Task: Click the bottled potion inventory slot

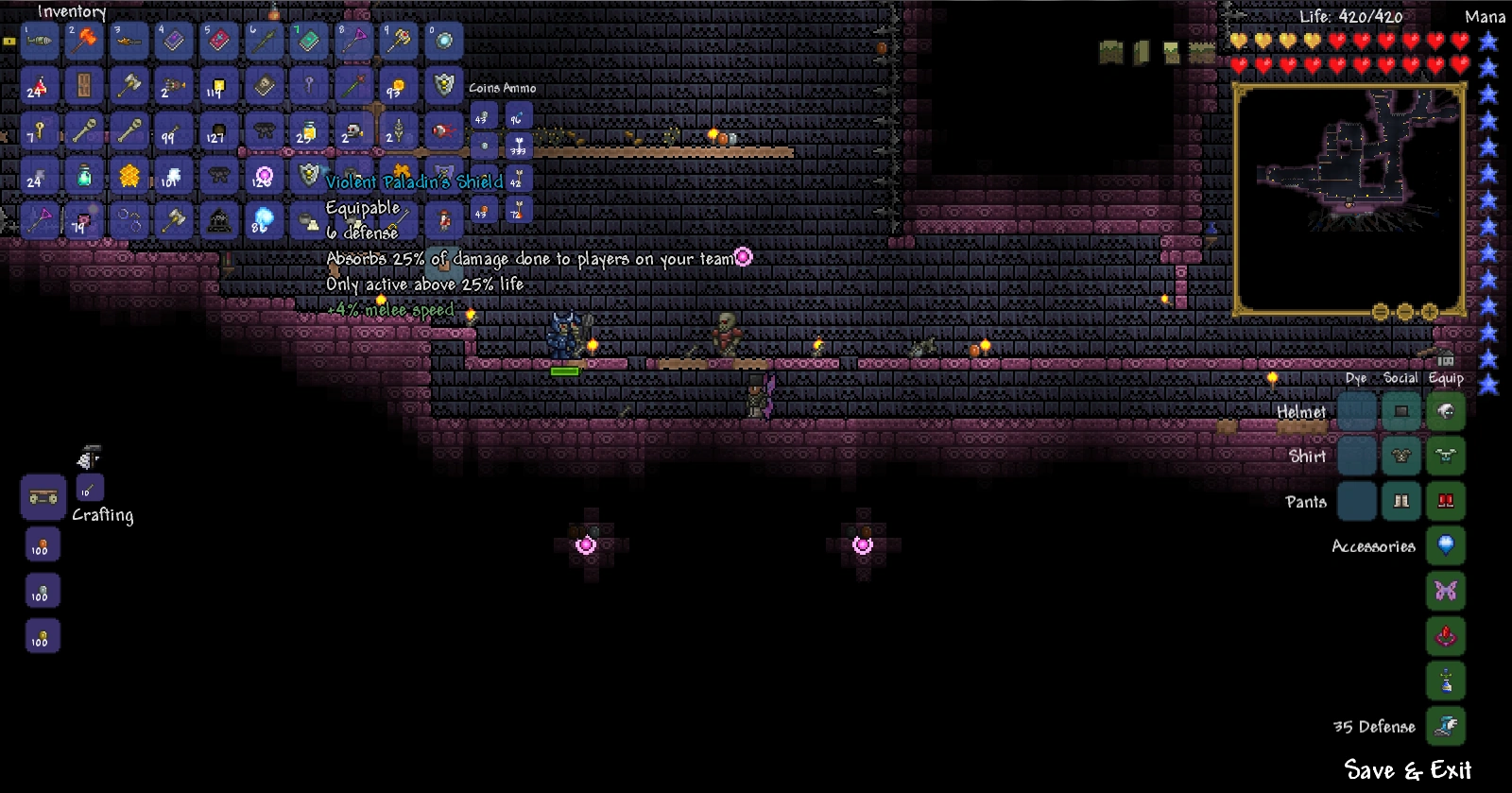Action: [x=84, y=176]
